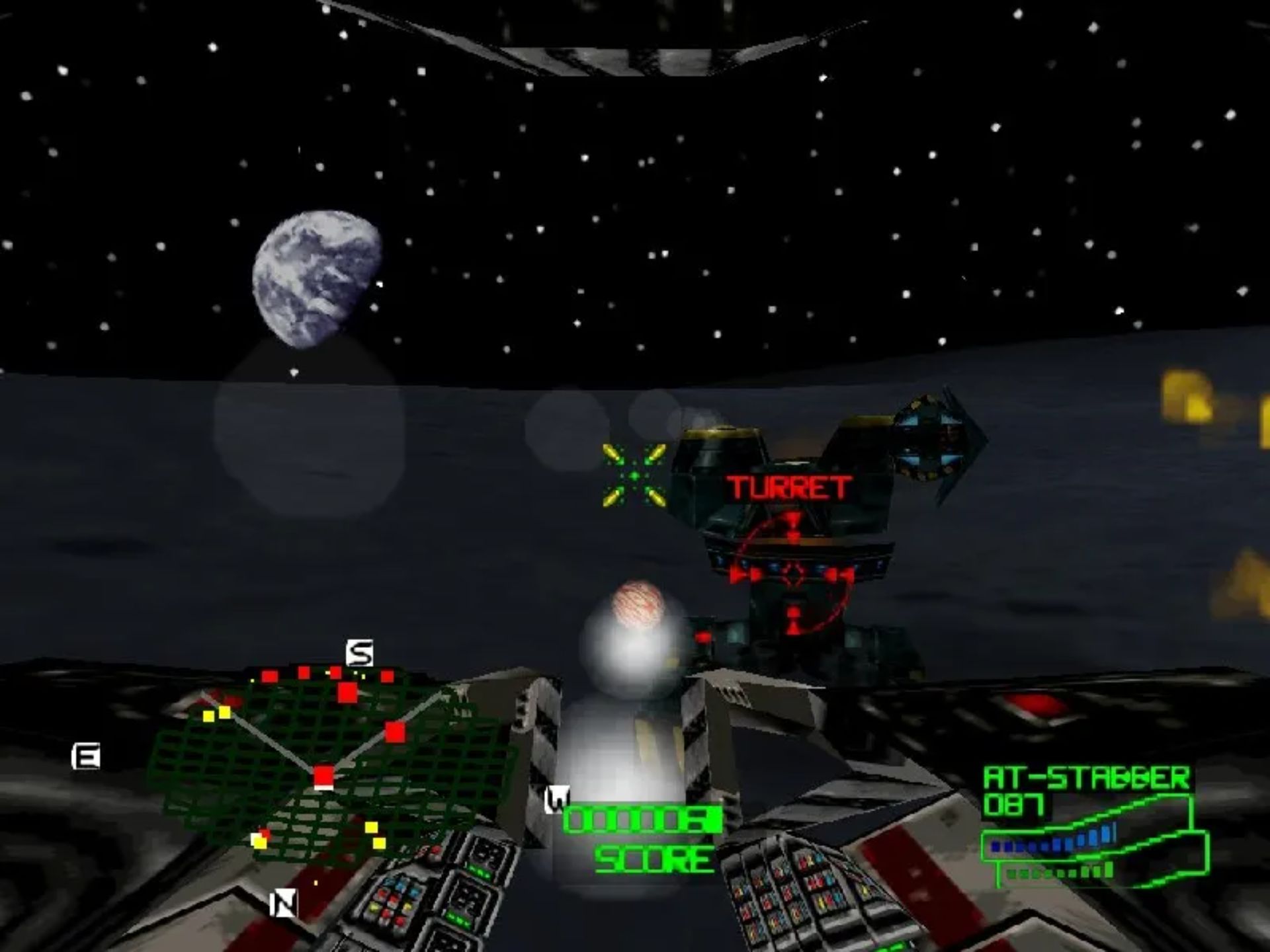Click the red TURRET target label
Screen dimensions: 1270x952
788,488
